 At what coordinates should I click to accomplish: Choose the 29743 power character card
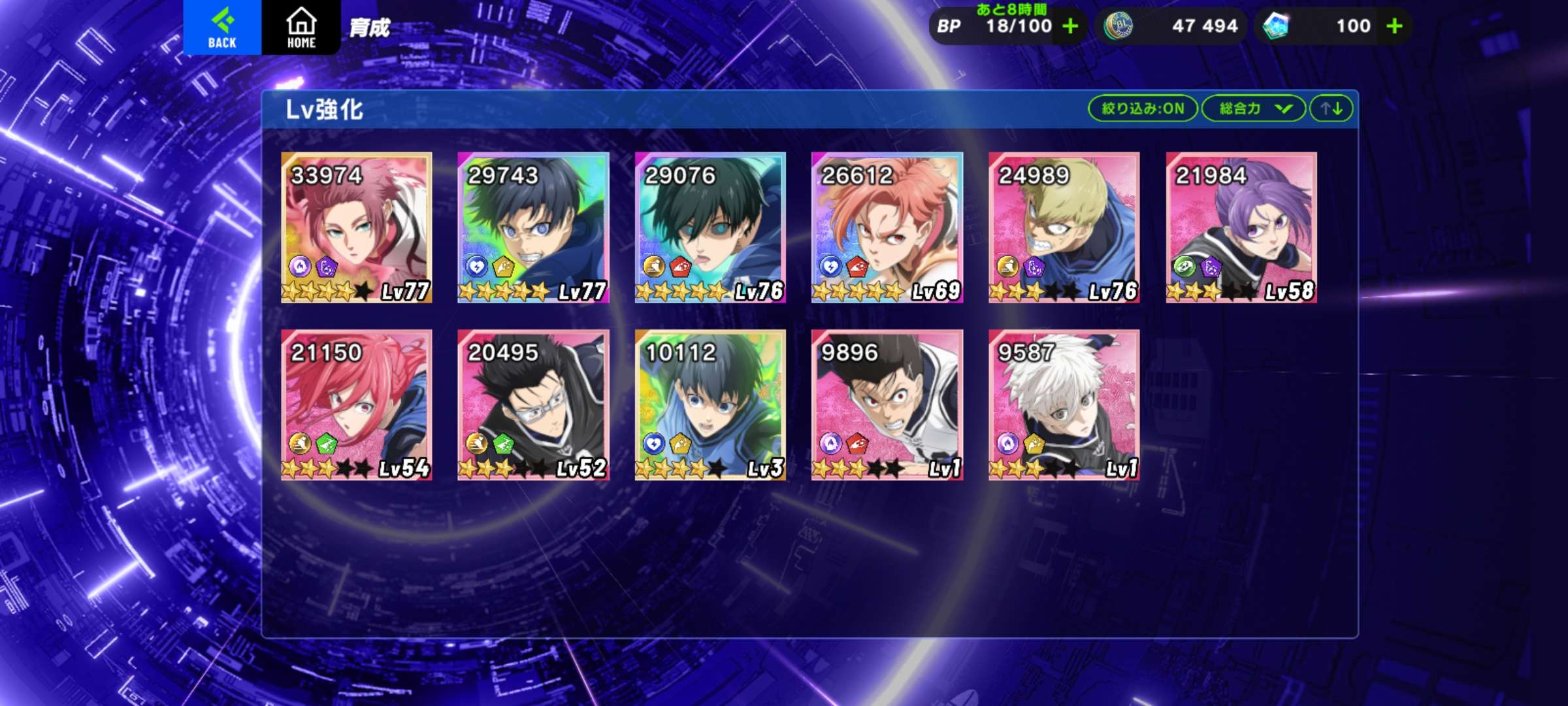click(x=533, y=227)
